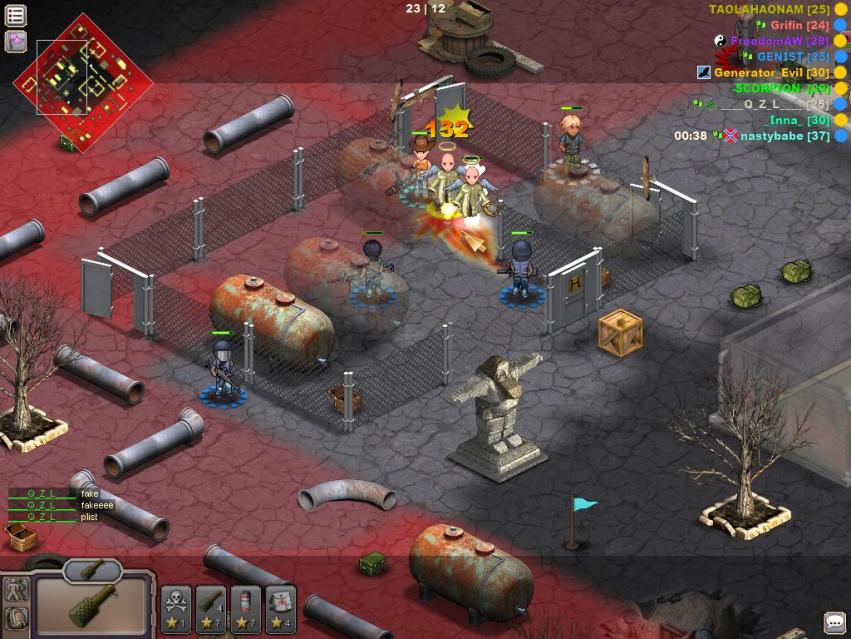Choose the small grenade hotbar slot
This screenshot has width=851, height=639.
[x=211, y=609]
